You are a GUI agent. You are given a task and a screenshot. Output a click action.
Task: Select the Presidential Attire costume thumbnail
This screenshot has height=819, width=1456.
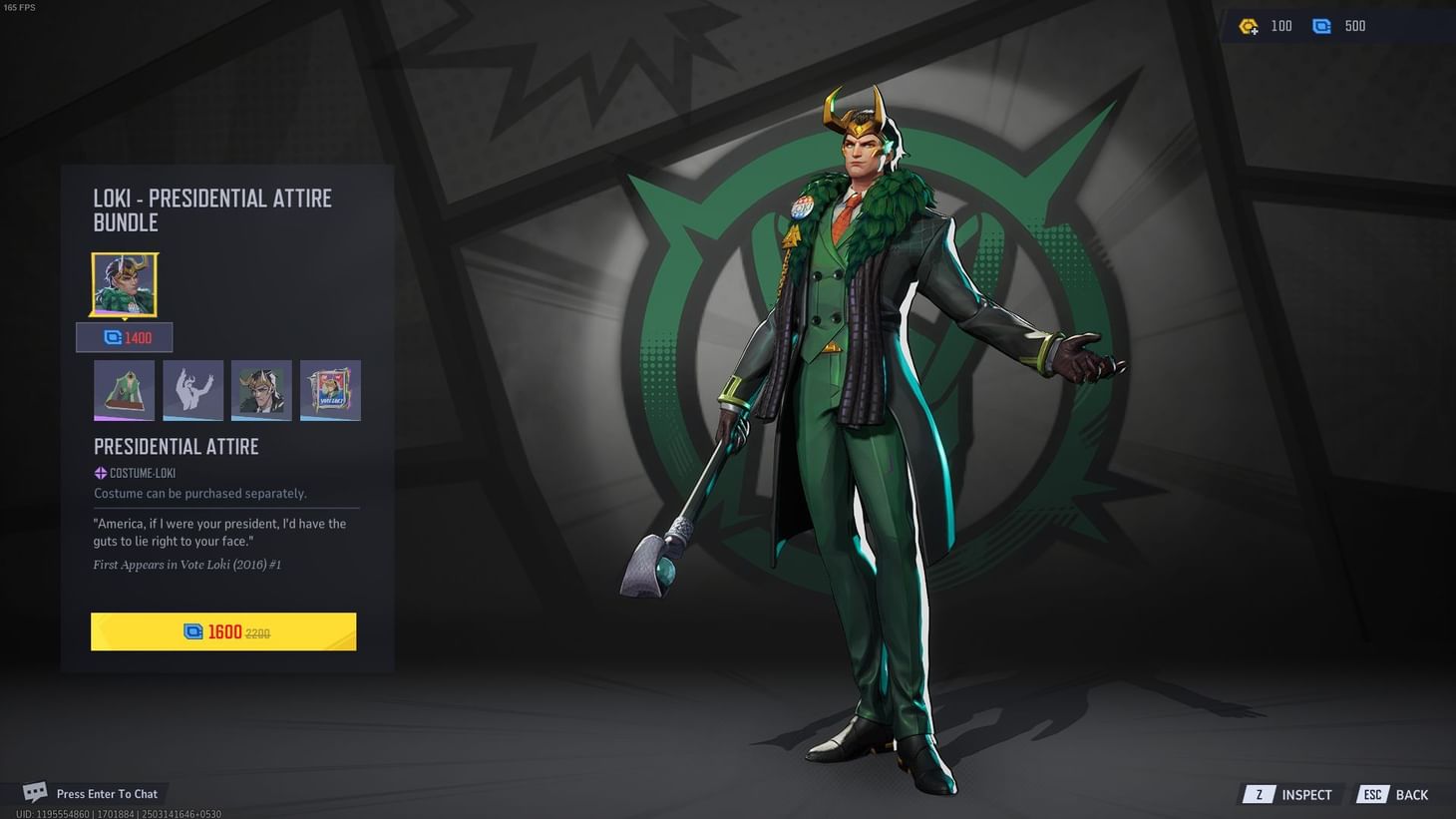click(124, 284)
